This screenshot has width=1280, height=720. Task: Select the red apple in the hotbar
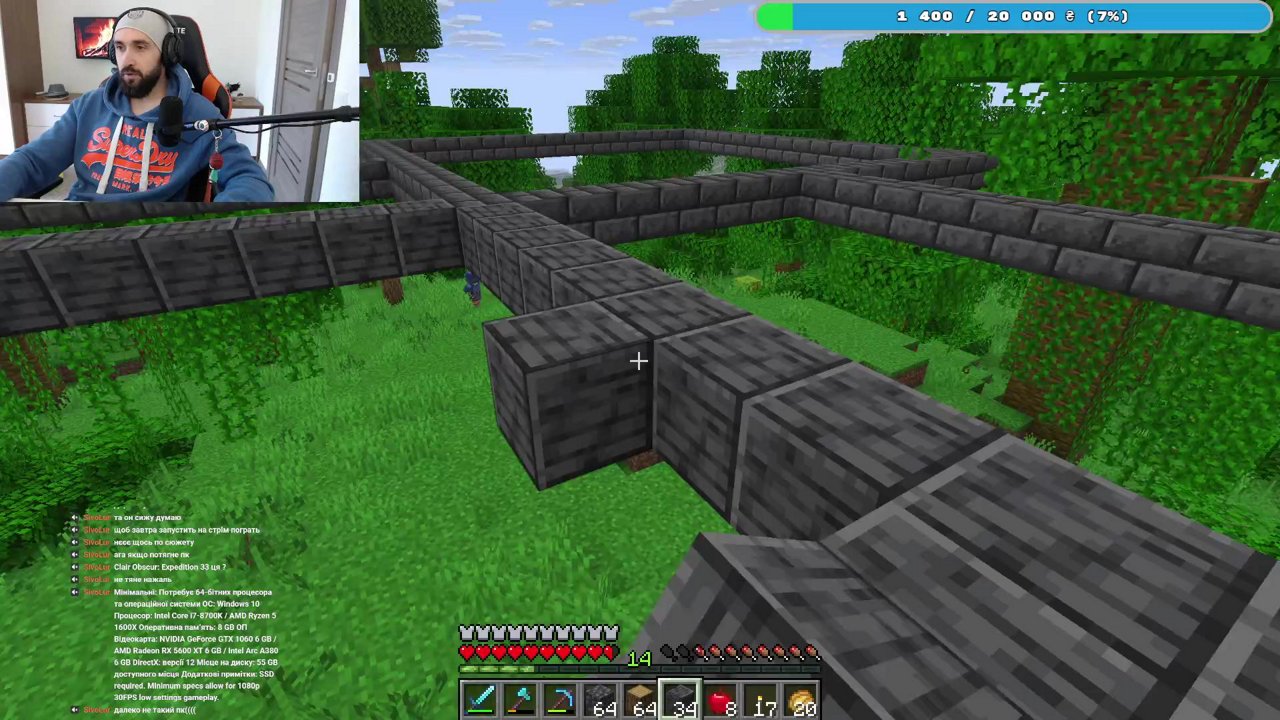[721, 698]
